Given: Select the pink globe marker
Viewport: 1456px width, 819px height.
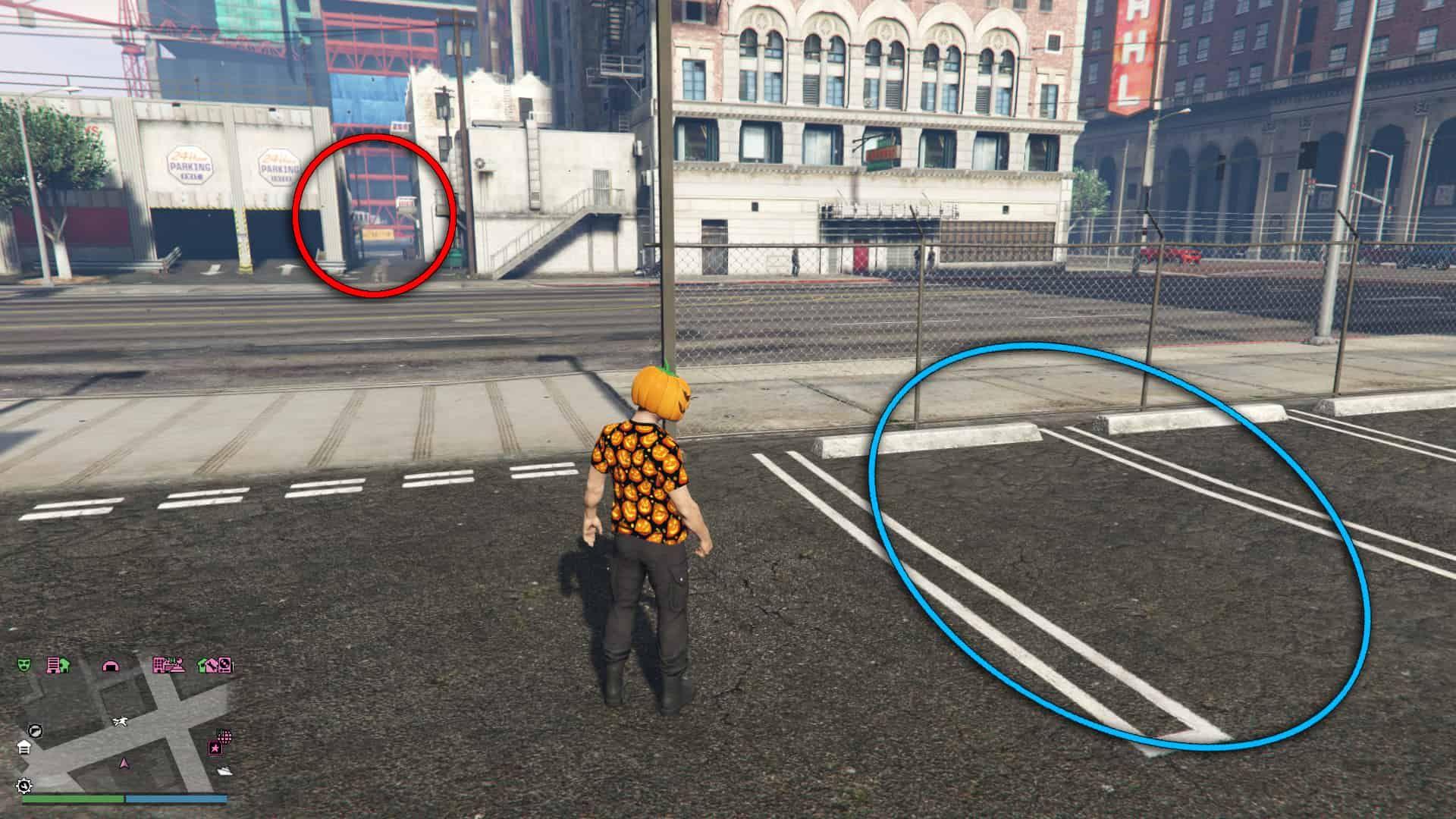Looking at the screenshot, I should pyautogui.click(x=224, y=736).
